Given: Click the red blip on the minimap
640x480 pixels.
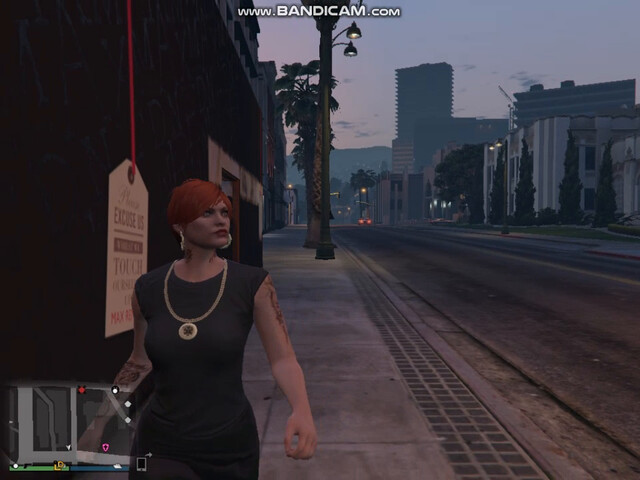Looking at the screenshot, I should [82, 390].
